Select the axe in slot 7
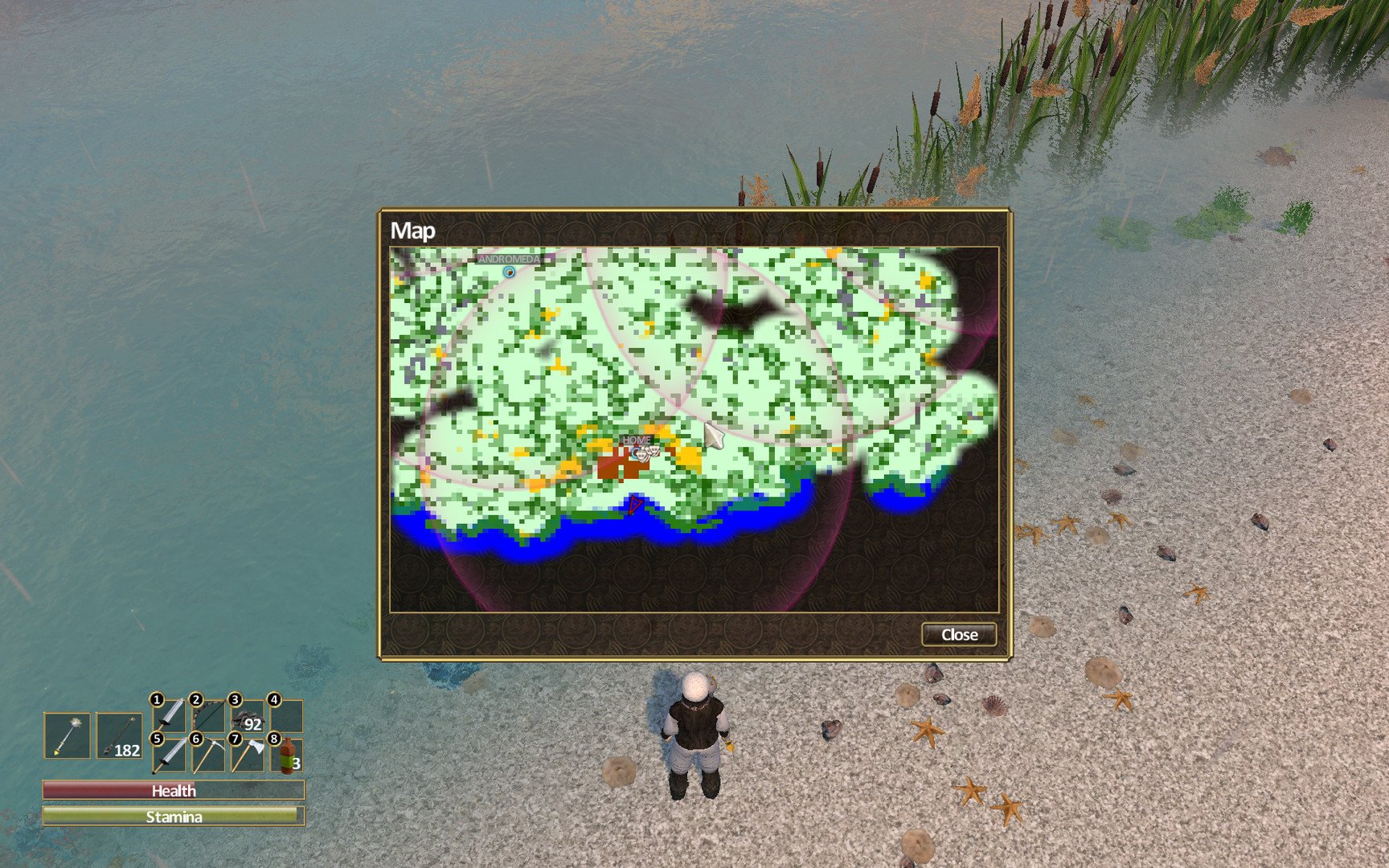The image size is (1389, 868). point(248,755)
